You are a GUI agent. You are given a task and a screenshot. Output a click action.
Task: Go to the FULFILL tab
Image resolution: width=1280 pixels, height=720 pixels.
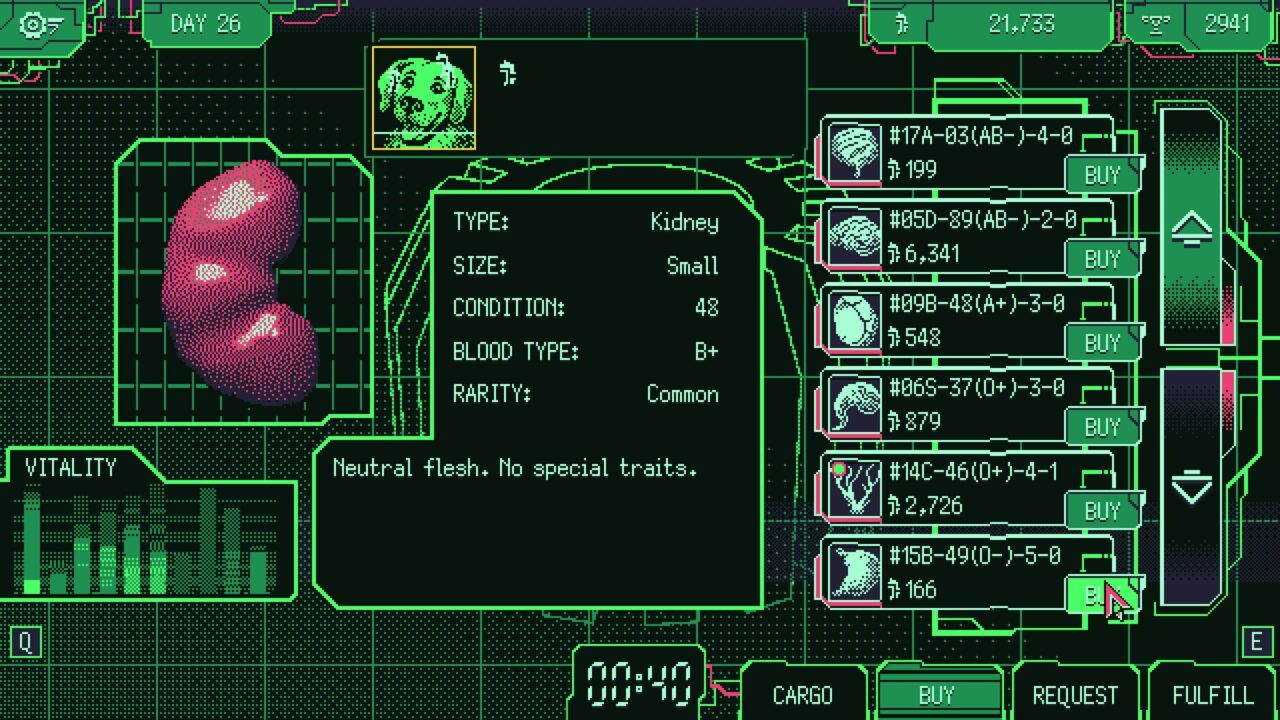(1212, 695)
